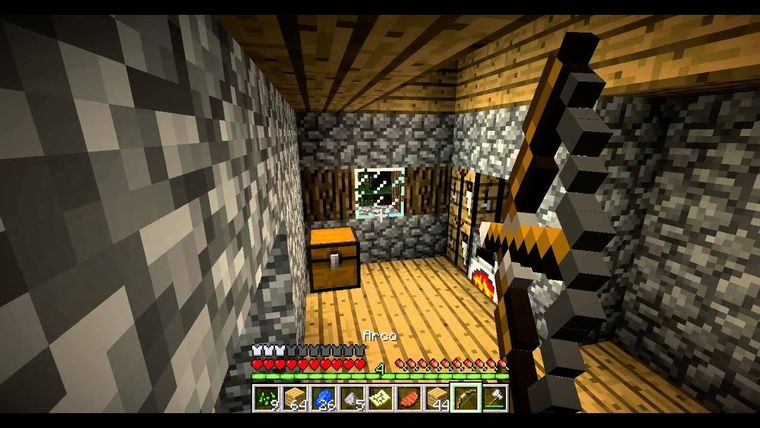Image resolution: width=760 pixels, height=428 pixels.
Task: Choose the raw meat hotbar slot
Action: [x=409, y=398]
